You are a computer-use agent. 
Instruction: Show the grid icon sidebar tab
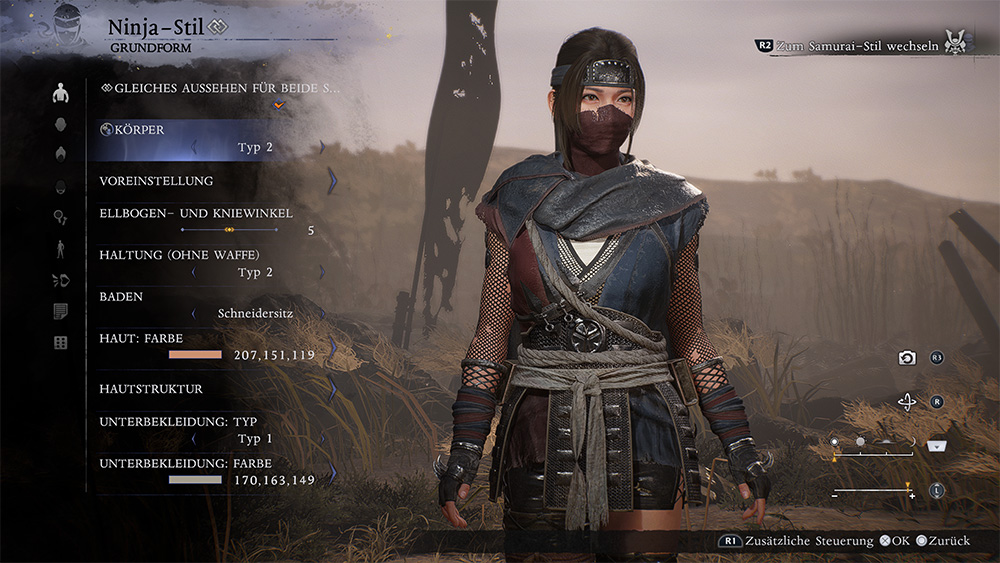click(x=61, y=343)
